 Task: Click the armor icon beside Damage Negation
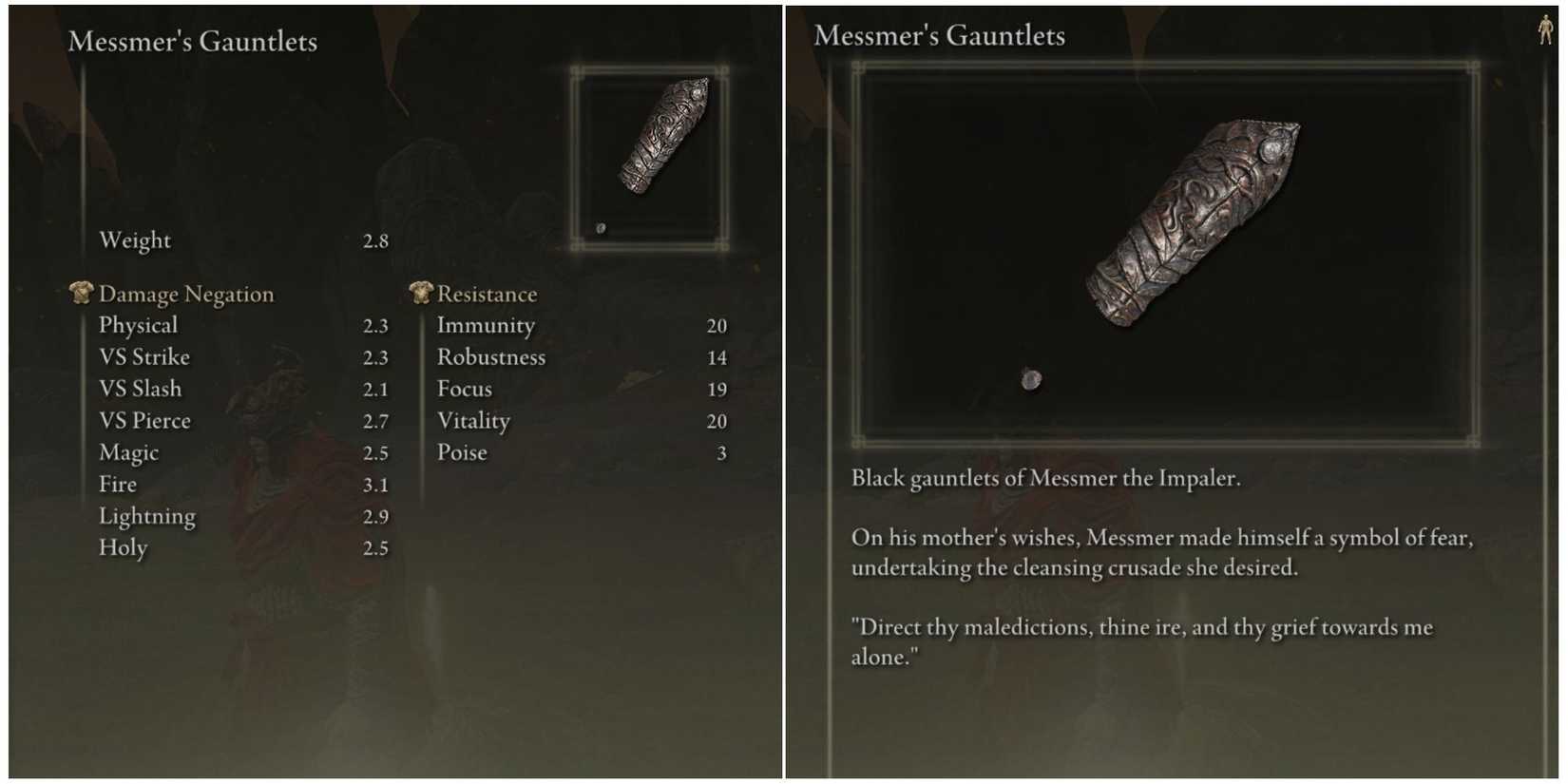tap(81, 293)
